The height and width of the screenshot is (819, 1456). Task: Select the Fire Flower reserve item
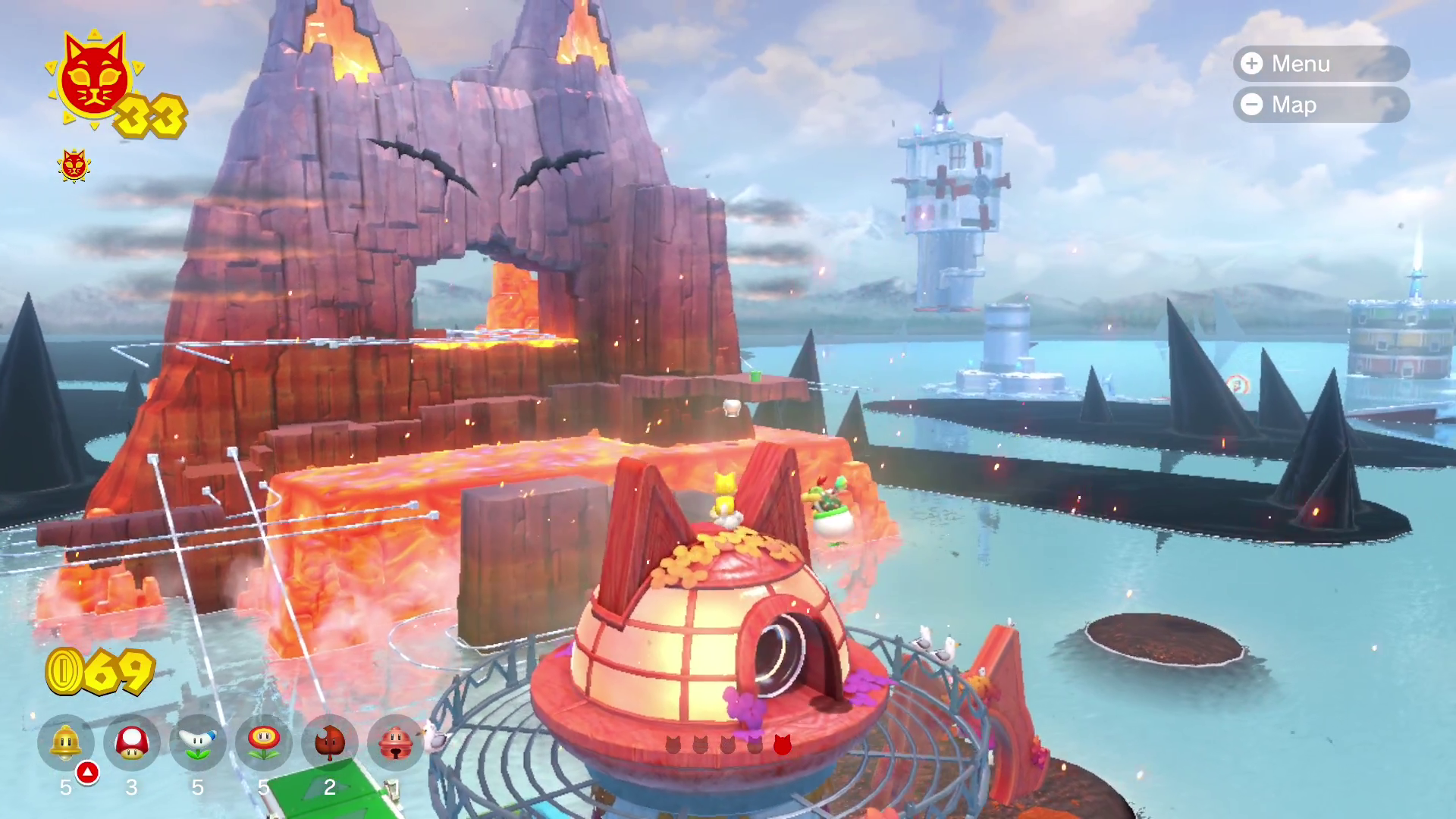[264, 742]
